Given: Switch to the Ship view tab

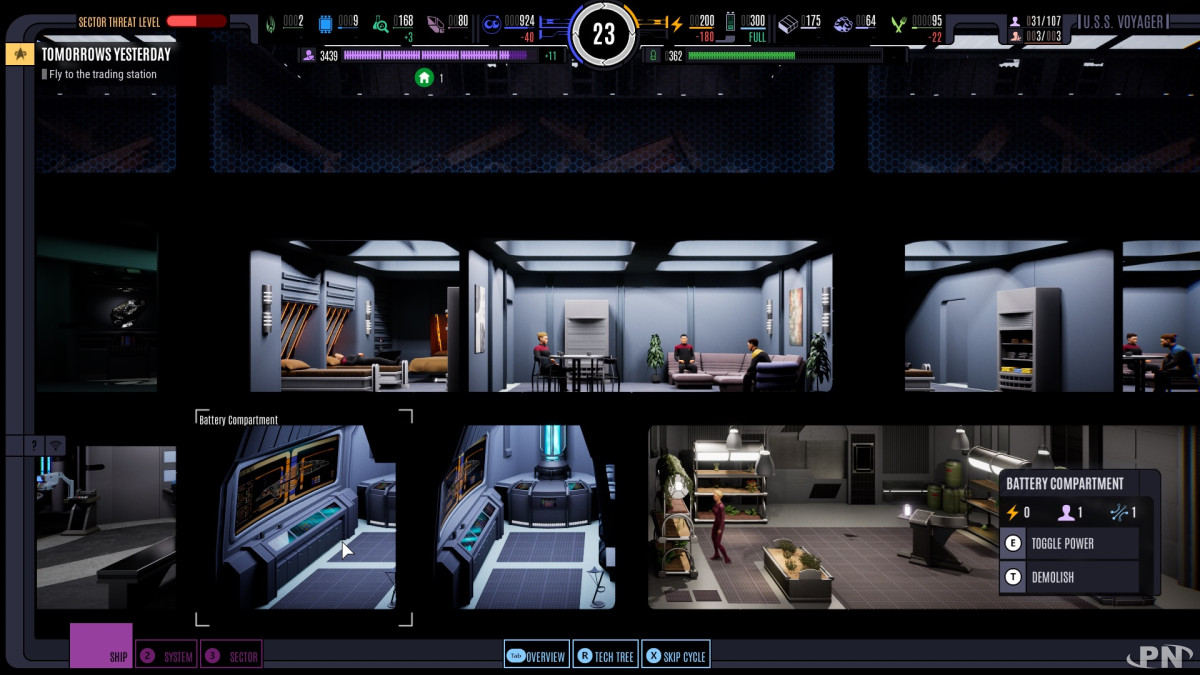Looking at the screenshot, I should (x=101, y=646).
